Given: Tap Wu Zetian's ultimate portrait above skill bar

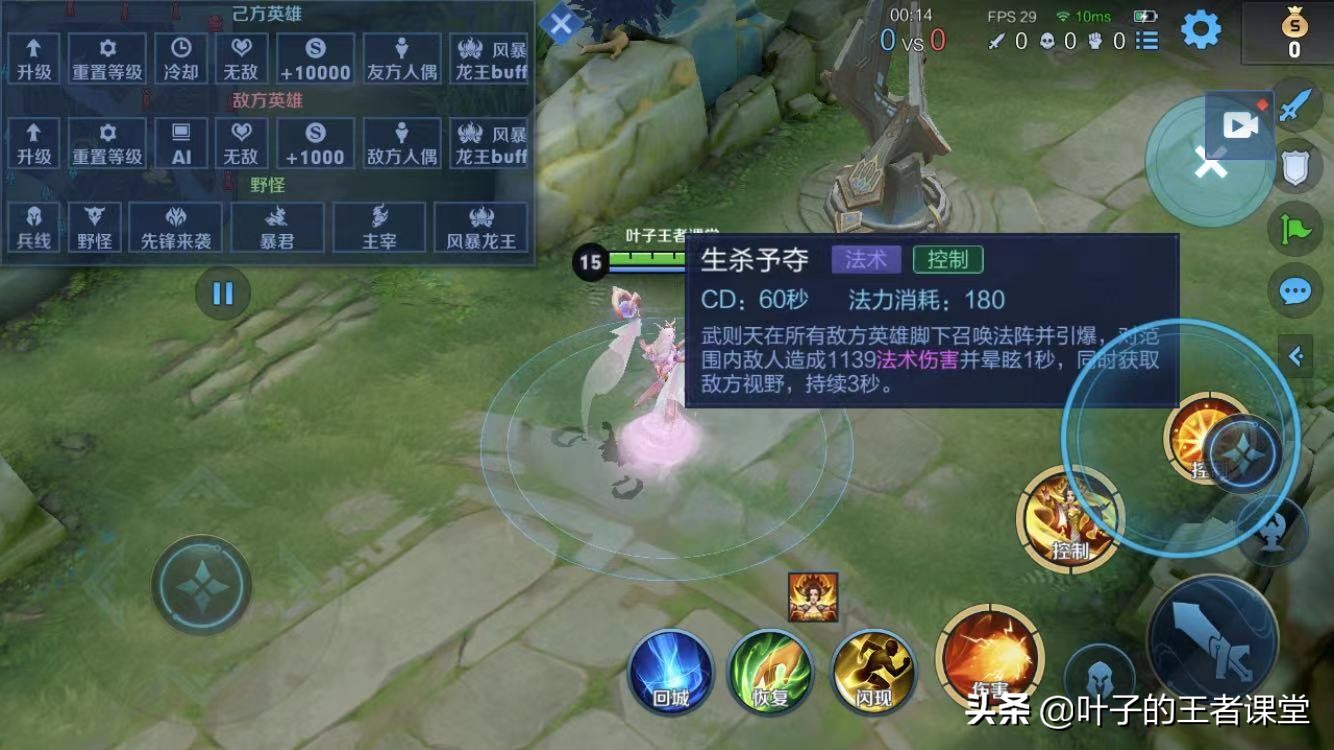Looking at the screenshot, I should [815, 599].
